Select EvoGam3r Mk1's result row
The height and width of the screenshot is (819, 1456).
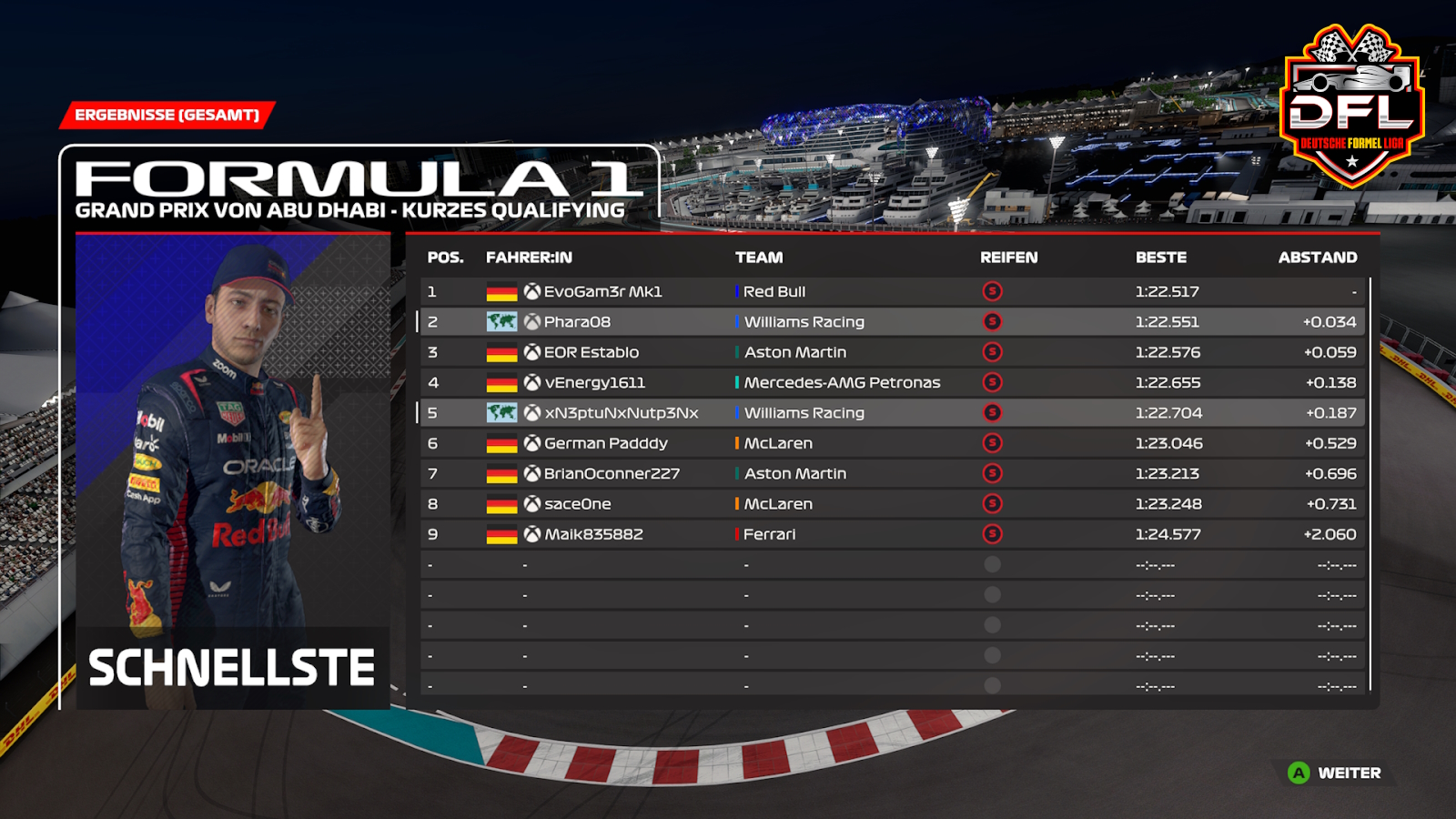(602, 292)
